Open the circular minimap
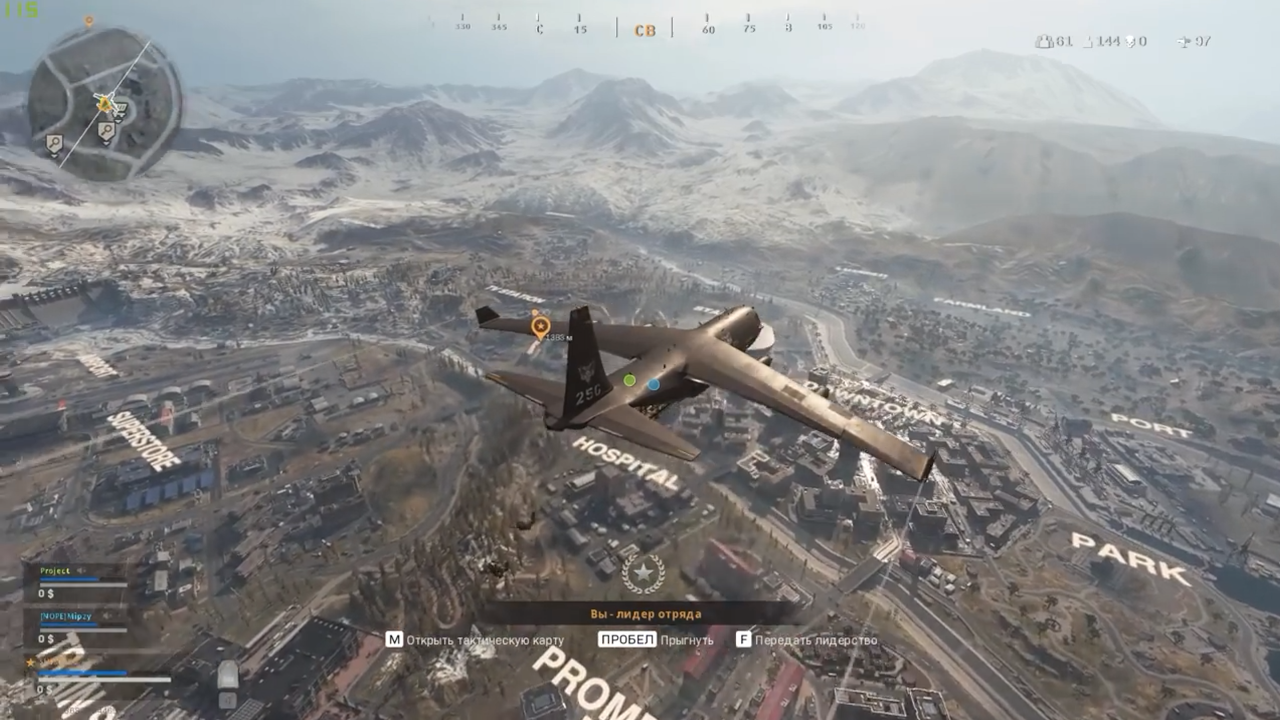The height and width of the screenshot is (720, 1280). (104, 103)
